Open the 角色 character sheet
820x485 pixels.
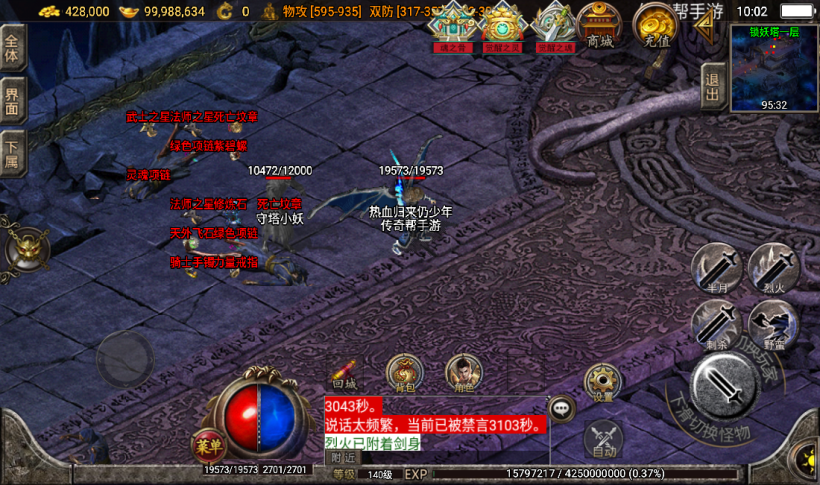click(x=461, y=374)
